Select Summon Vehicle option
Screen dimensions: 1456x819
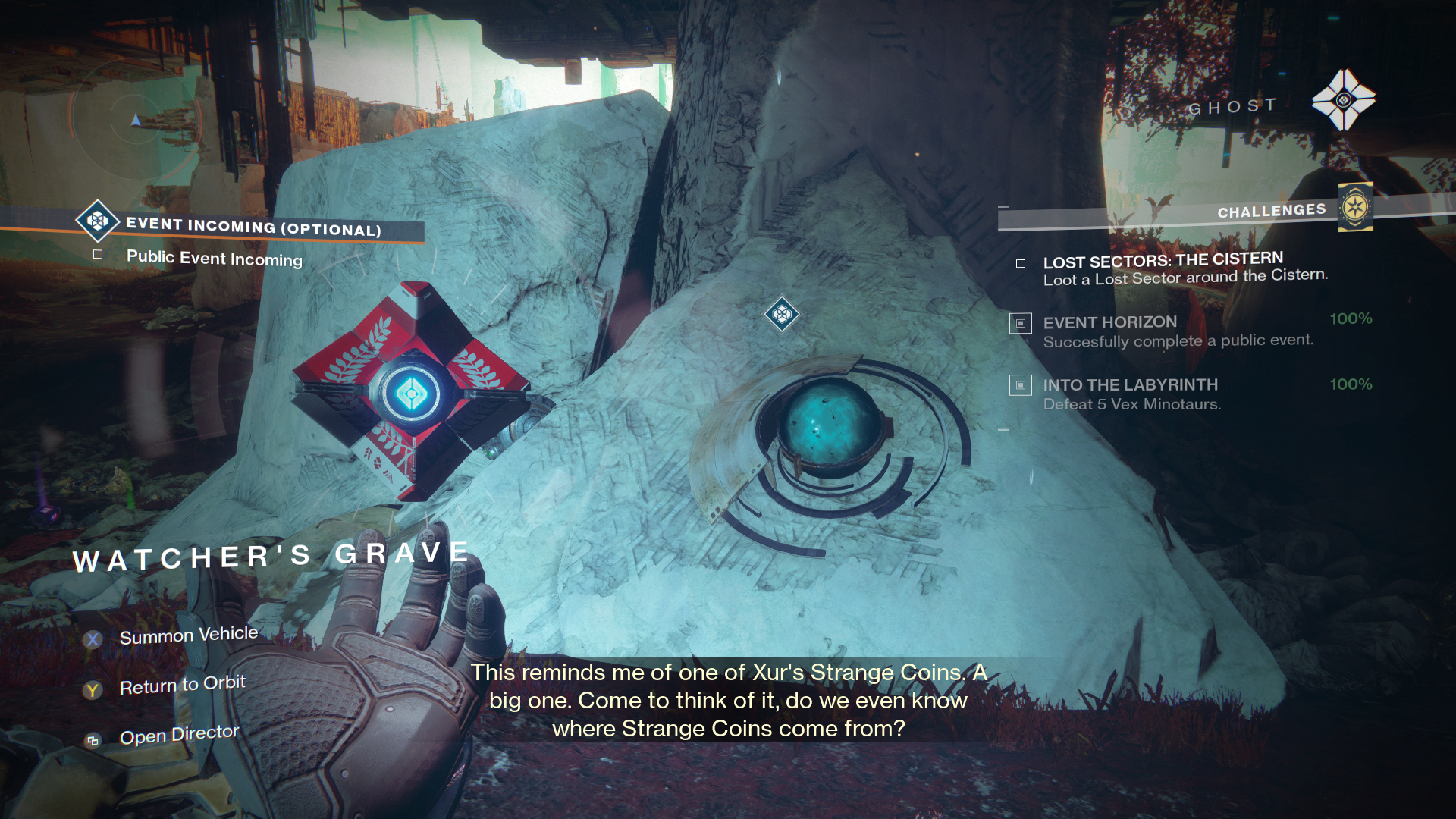[188, 635]
